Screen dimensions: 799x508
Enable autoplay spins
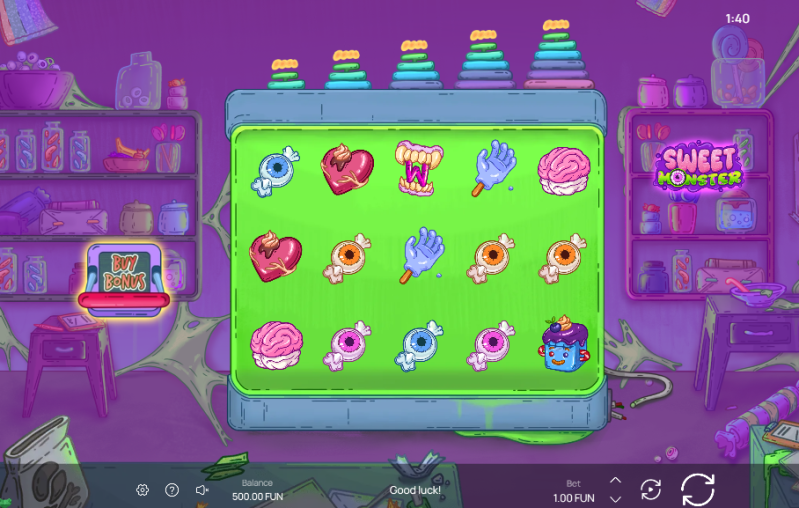[x=651, y=489]
